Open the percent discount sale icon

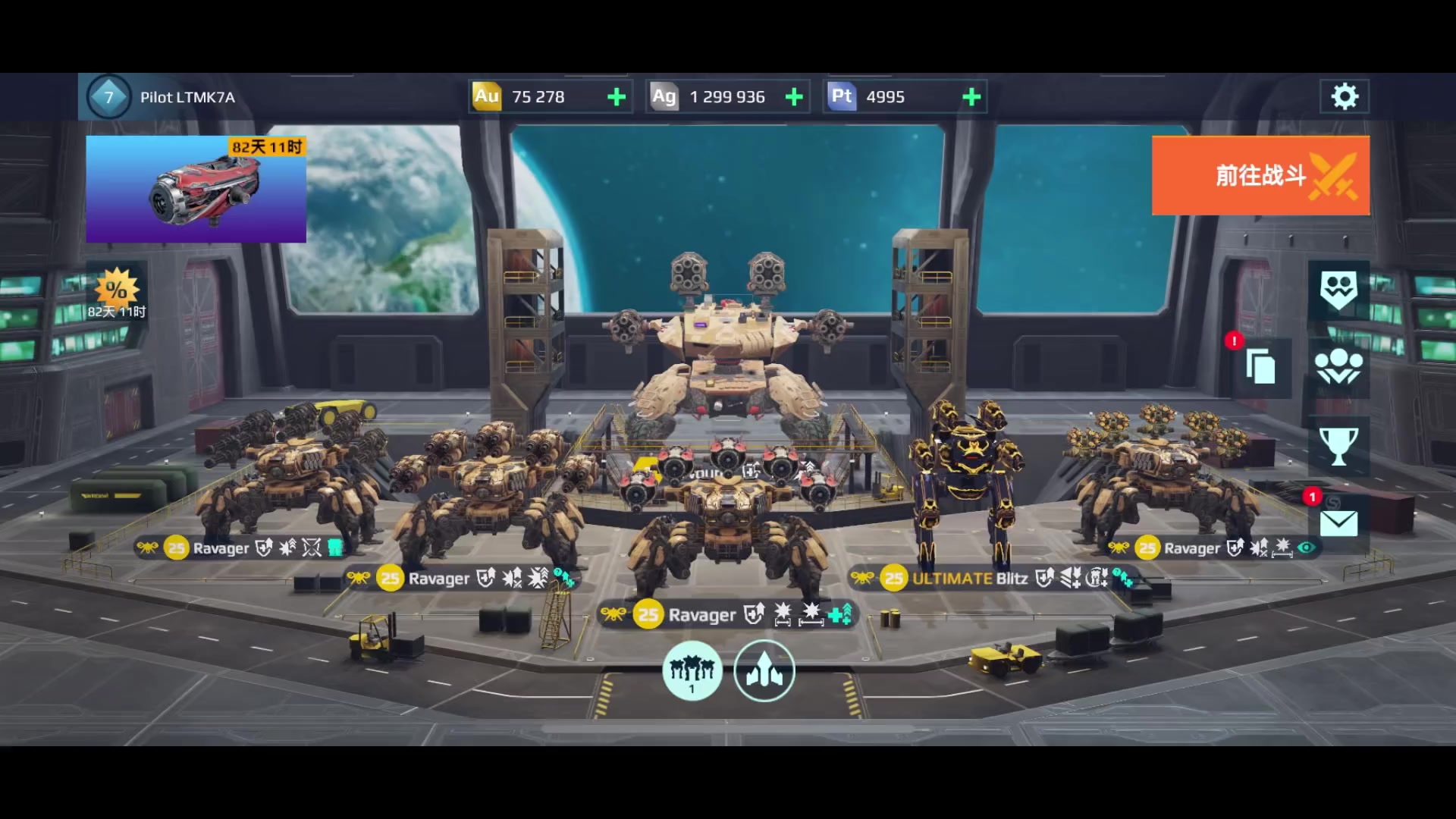[x=116, y=292]
